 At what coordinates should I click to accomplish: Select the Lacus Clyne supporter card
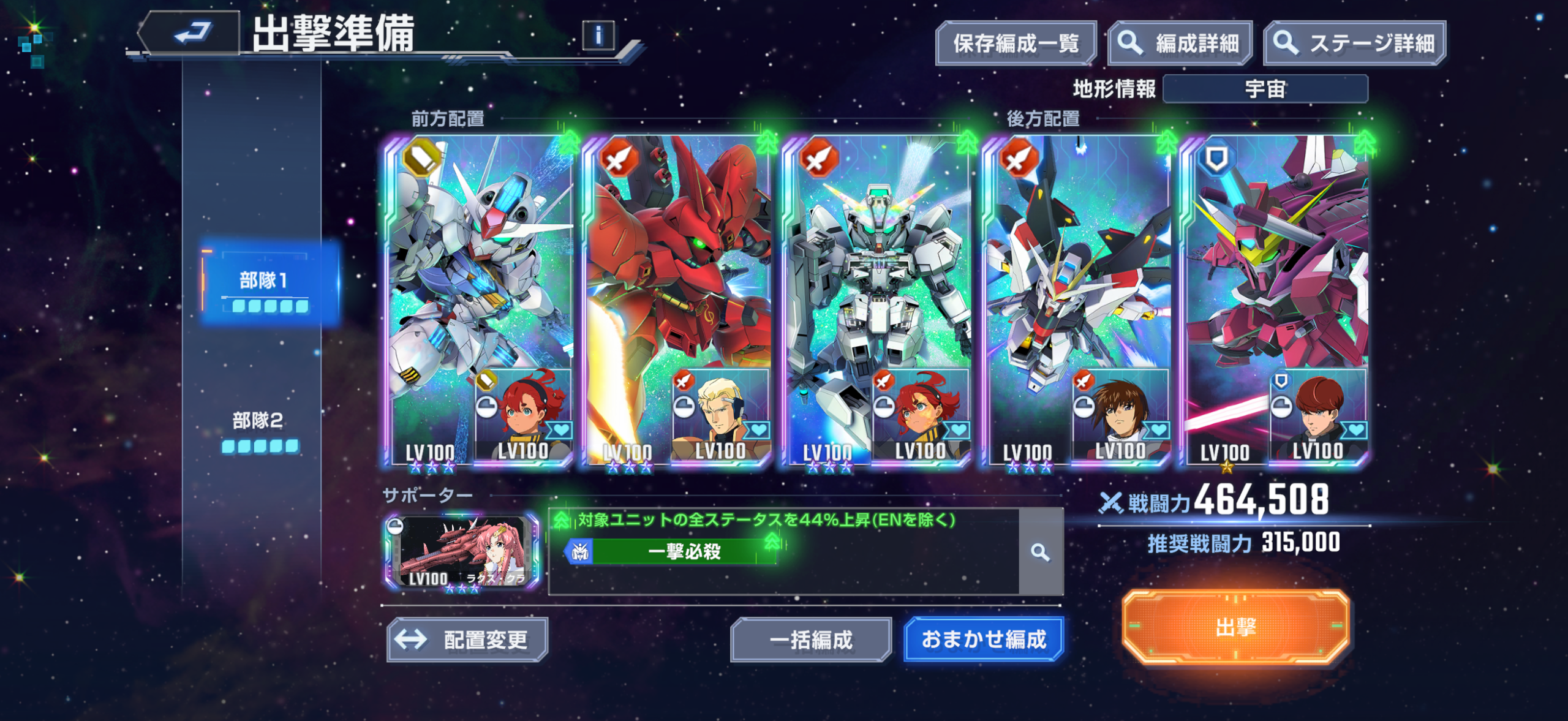point(462,552)
